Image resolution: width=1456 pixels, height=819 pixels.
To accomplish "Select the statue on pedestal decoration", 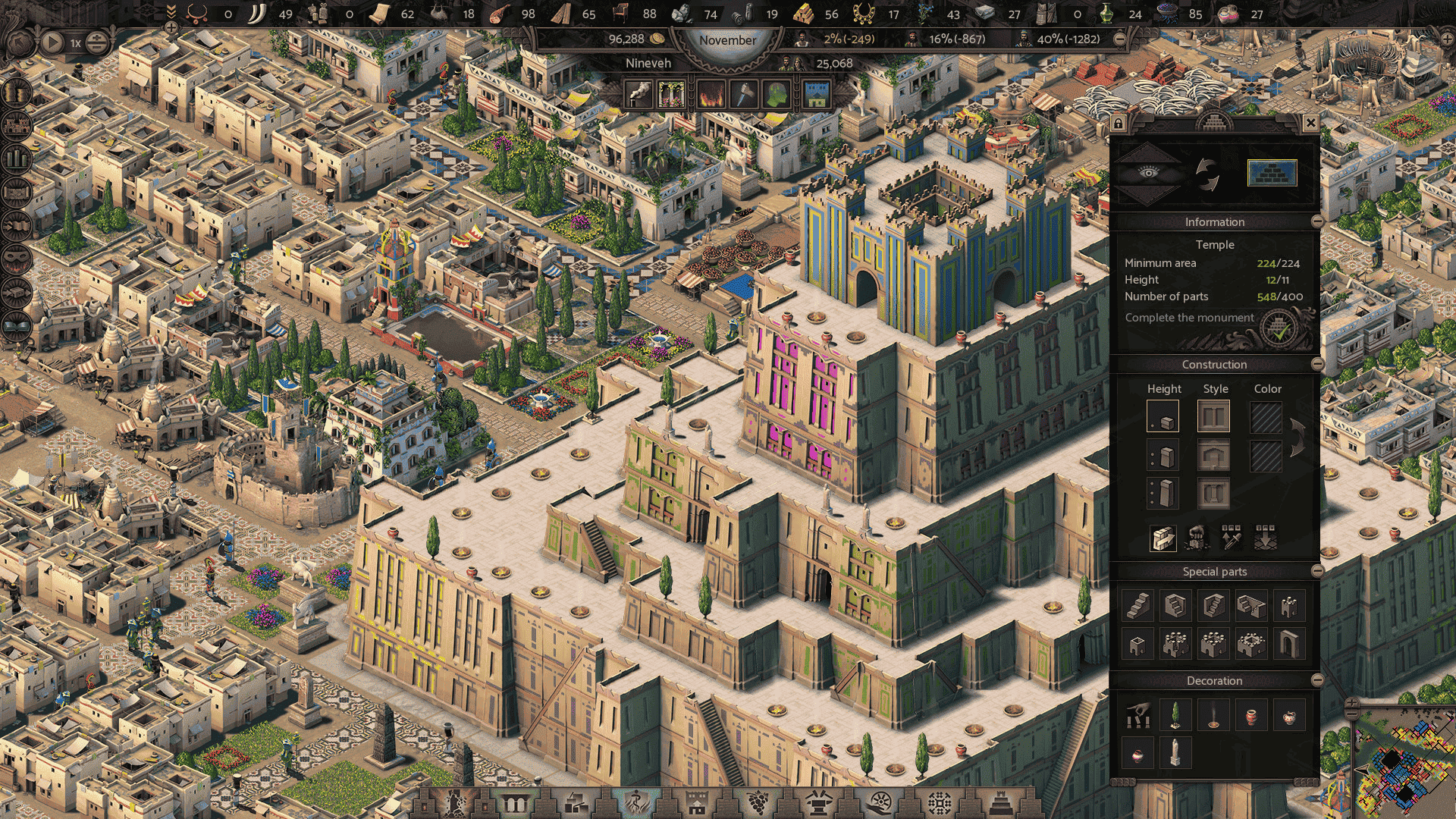I will point(1175,753).
